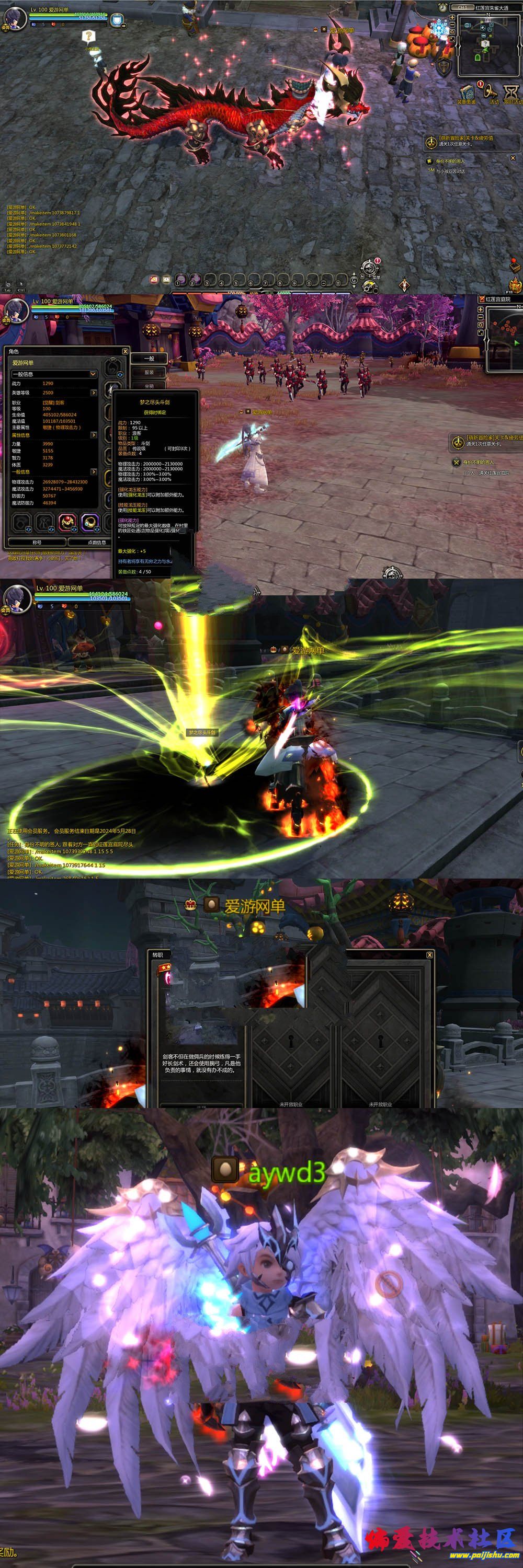Open the 称号 title button
The height and width of the screenshot is (1568, 523).
click(37, 541)
